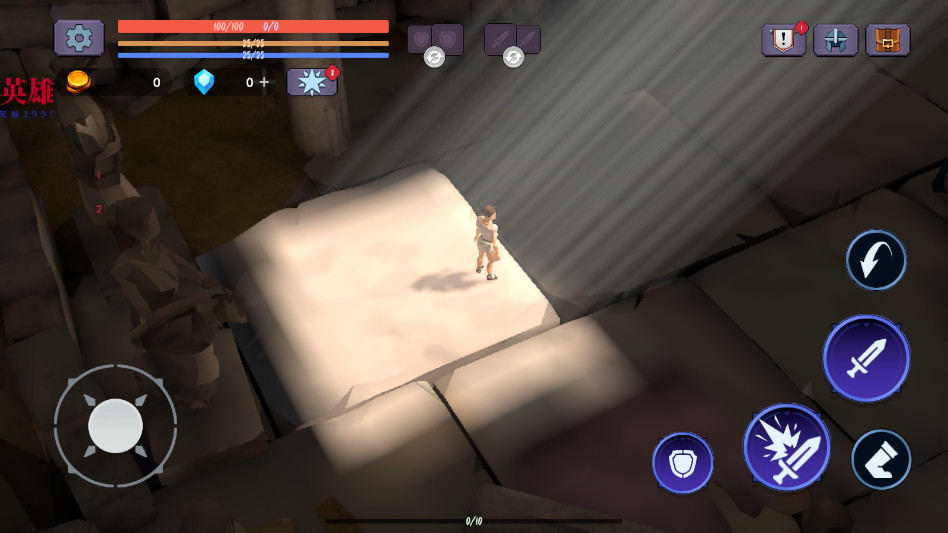Trigger the sword burst heavy attack
Viewport: 948px width, 533px height.
[x=787, y=447]
